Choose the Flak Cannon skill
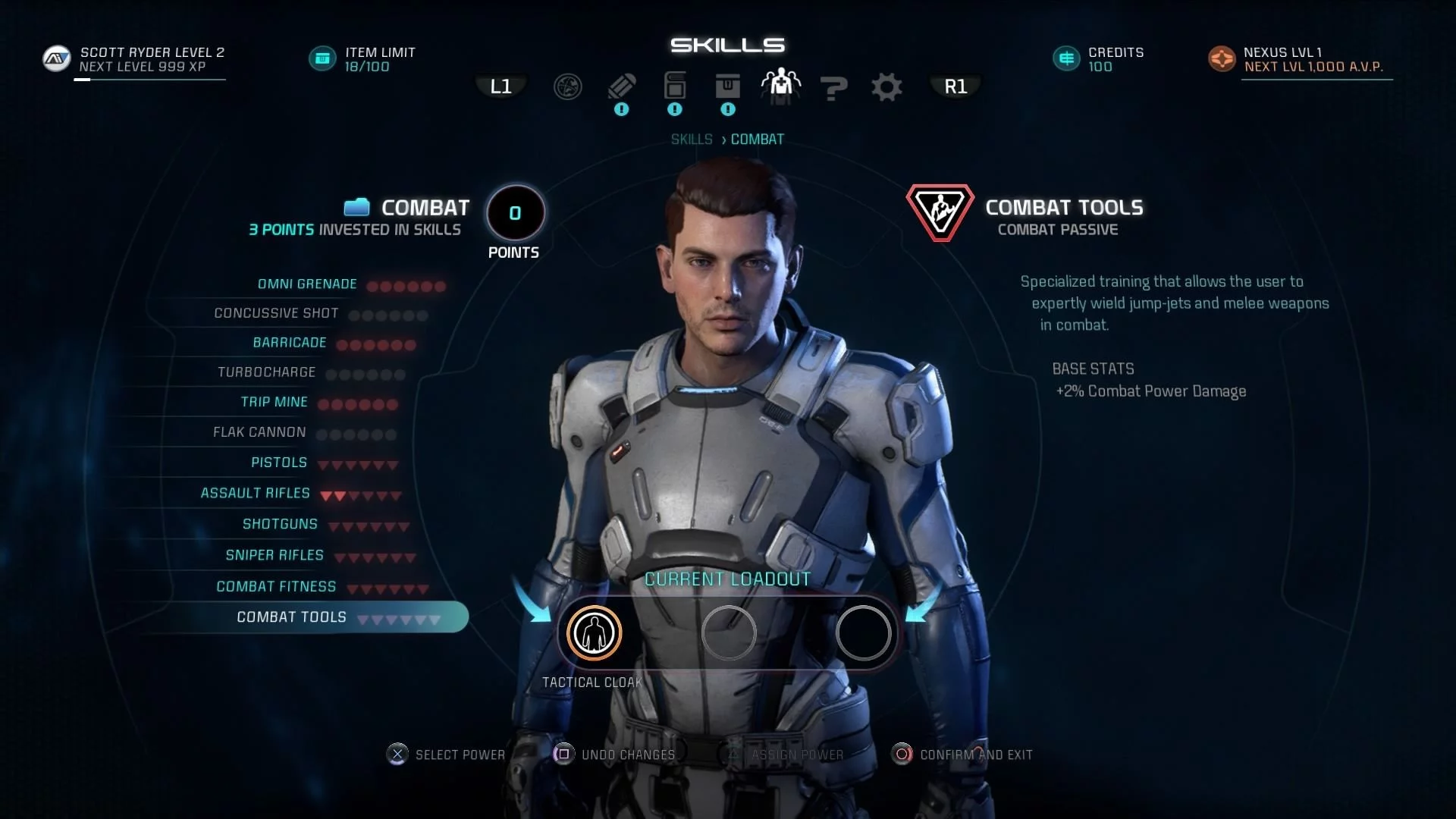Image resolution: width=1456 pixels, height=819 pixels. coord(259,432)
